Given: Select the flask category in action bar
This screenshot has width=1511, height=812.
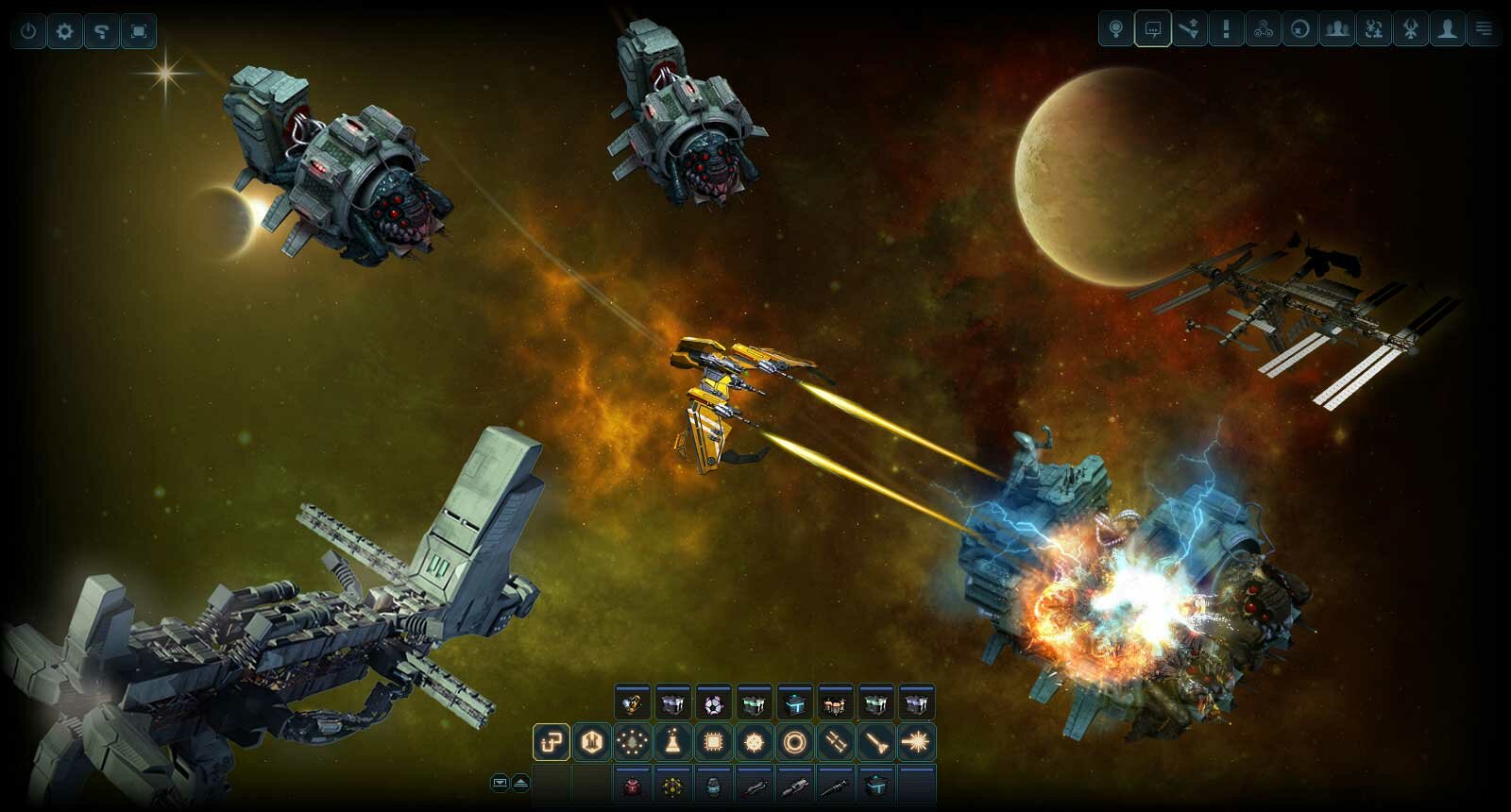Looking at the screenshot, I should [x=672, y=742].
